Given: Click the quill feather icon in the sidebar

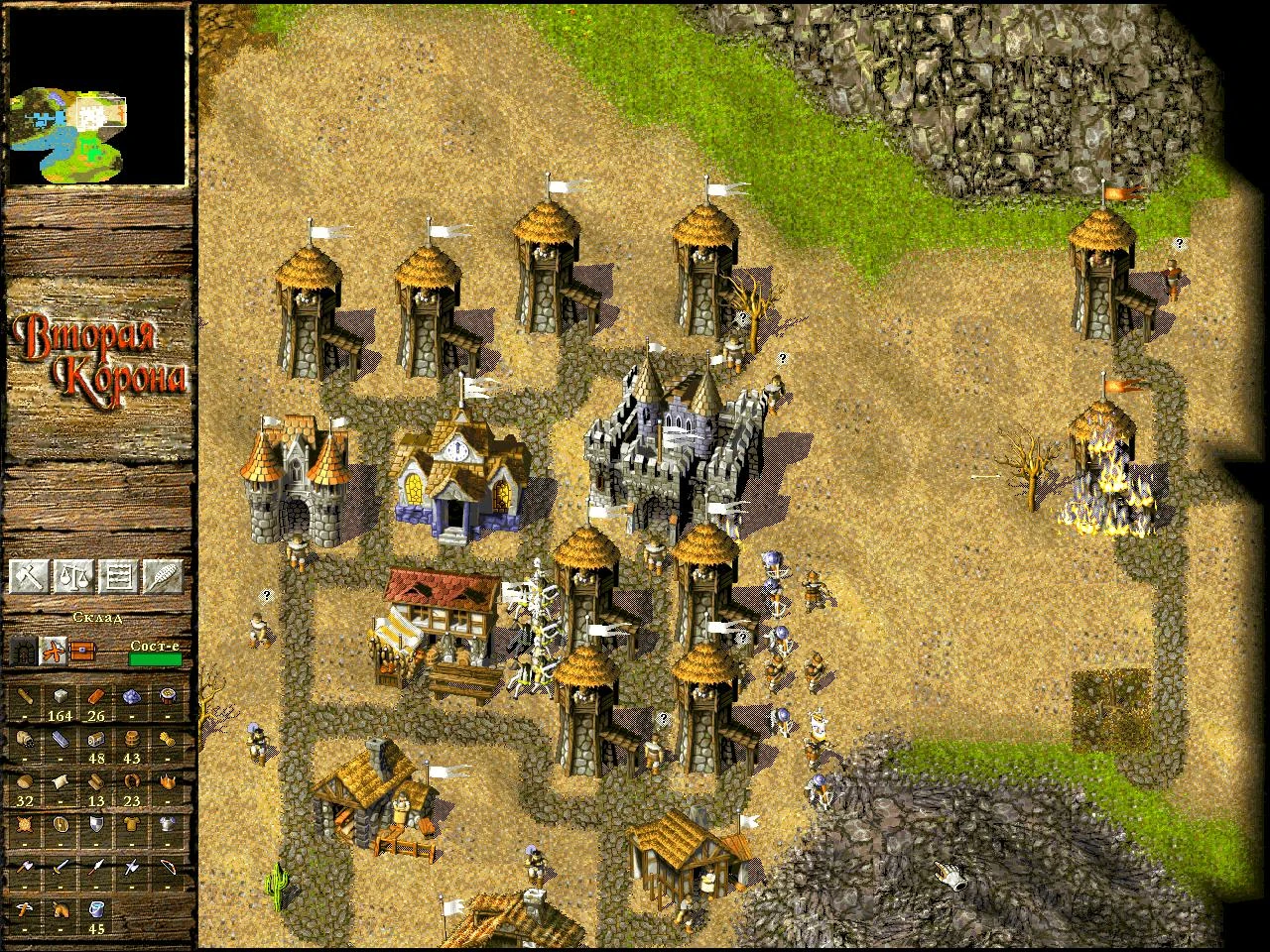Looking at the screenshot, I should coord(162,575).
